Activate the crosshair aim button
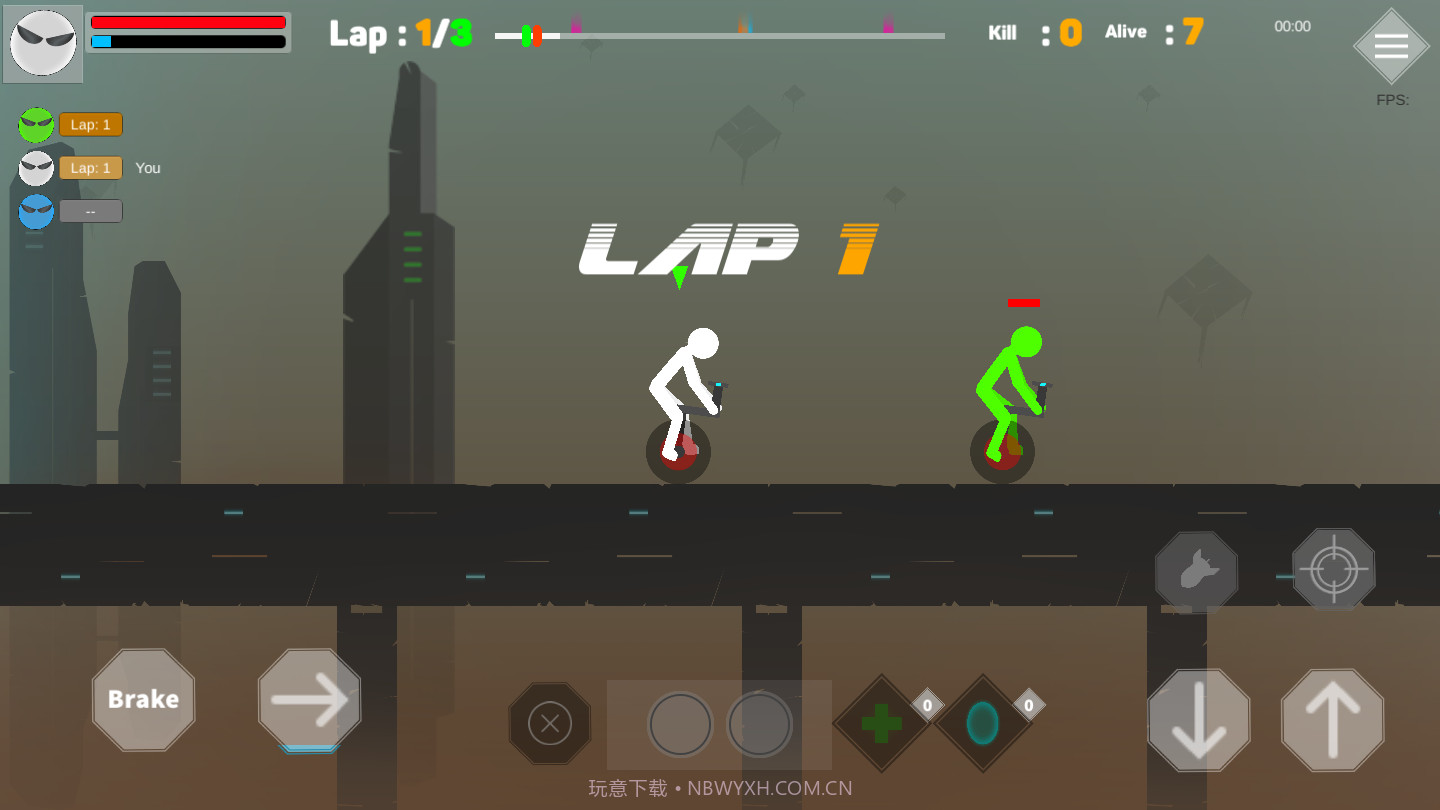The image size is (1440, 810). 1333,570
